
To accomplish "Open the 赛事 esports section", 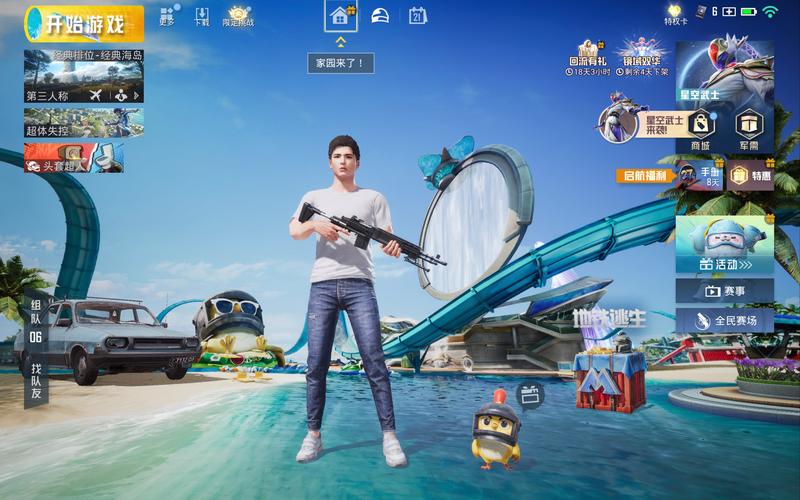I will point(725,291).
